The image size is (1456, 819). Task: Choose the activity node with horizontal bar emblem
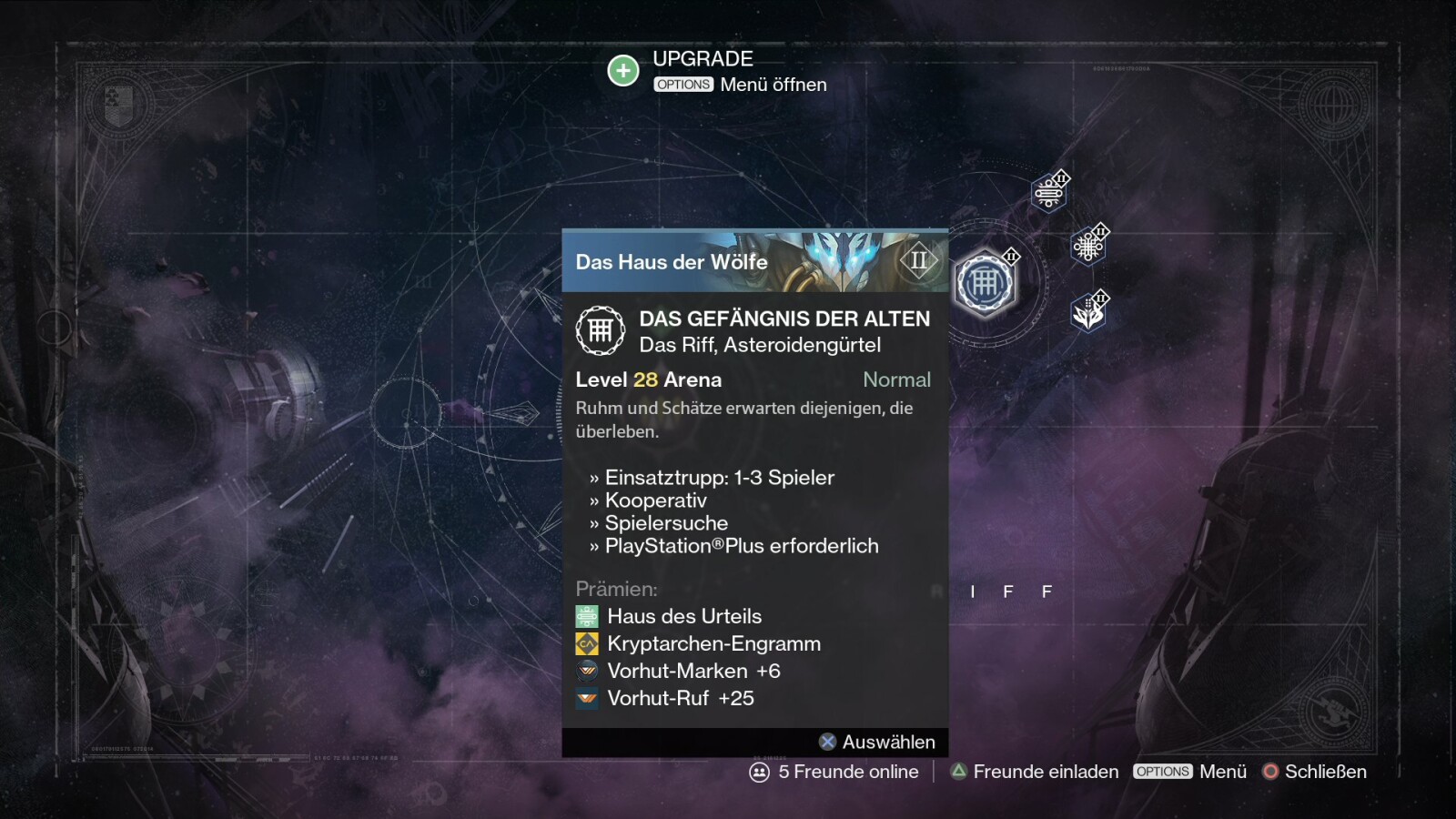(x=1049, y=193)
